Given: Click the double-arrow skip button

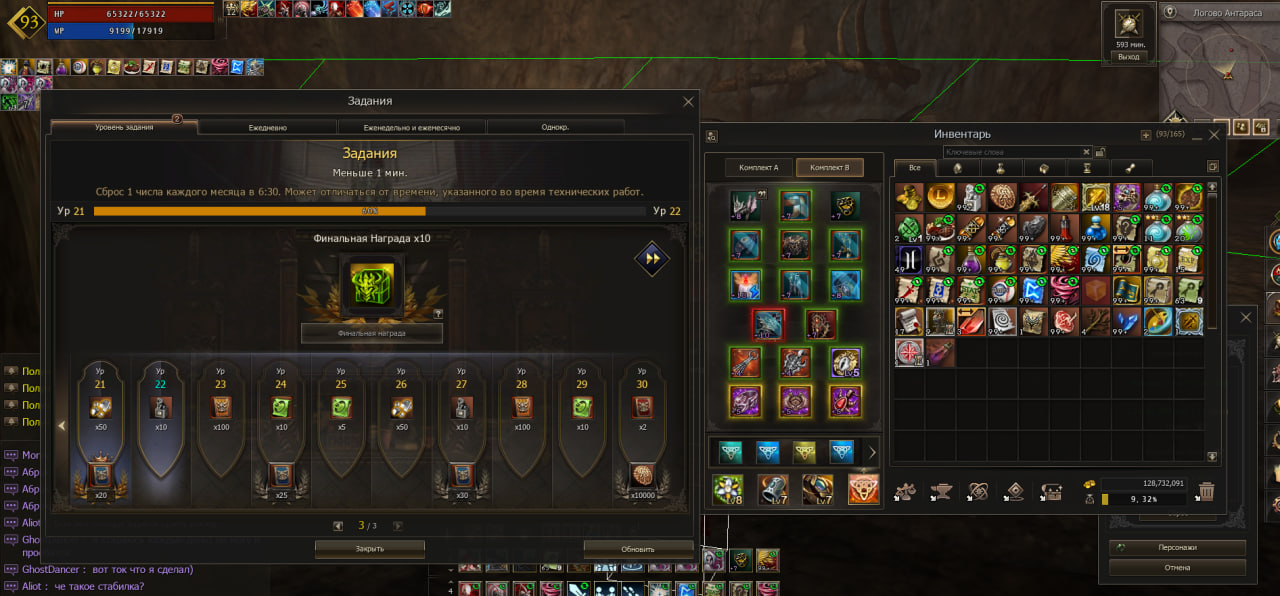Looking at the screenshot, I should point(651,259).
